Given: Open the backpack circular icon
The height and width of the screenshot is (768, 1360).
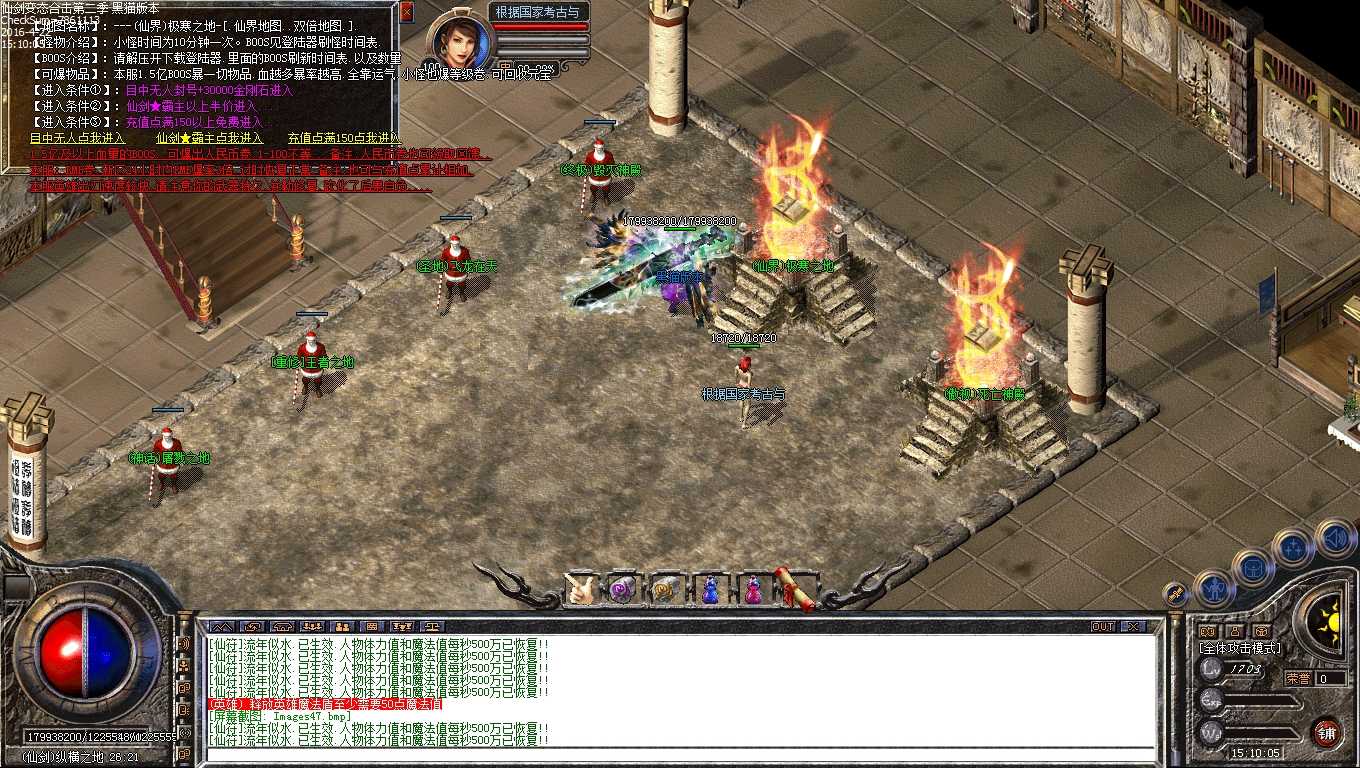Looking at the screenshot, I should pyautogui.click(x=1254, y=567).
